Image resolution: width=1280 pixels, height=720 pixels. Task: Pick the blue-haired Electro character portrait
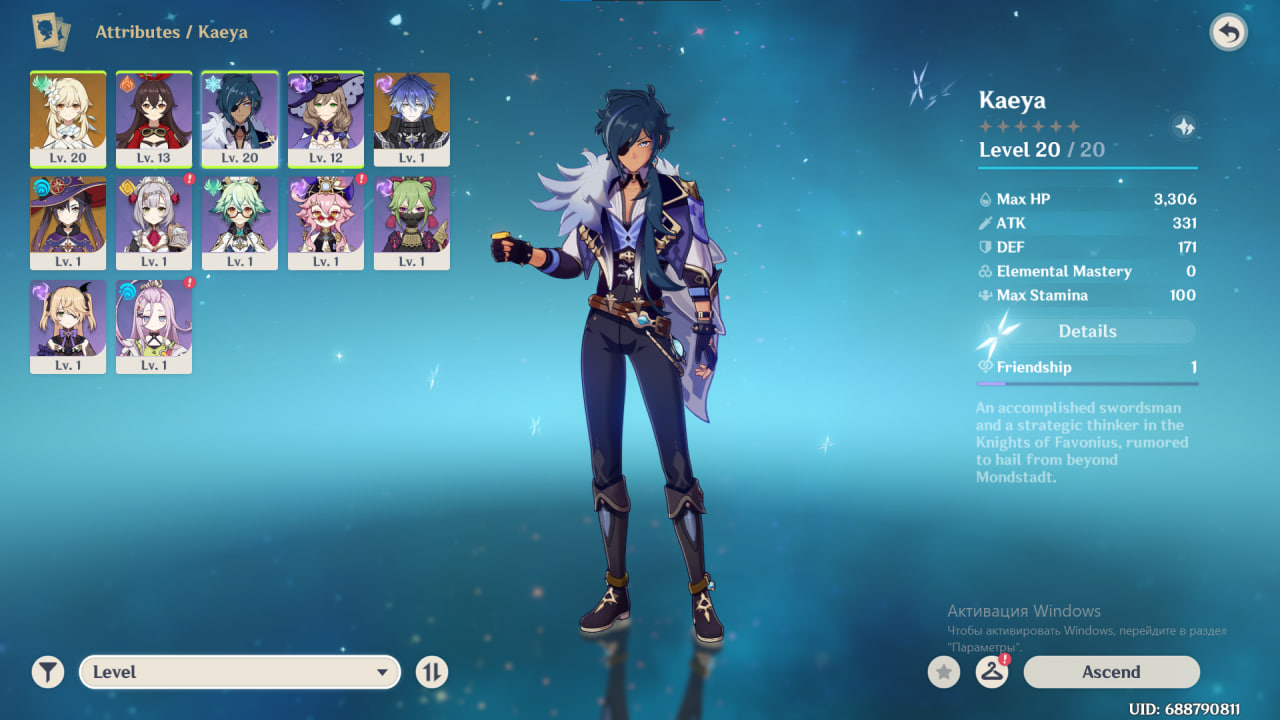click(x=412, y=119)
